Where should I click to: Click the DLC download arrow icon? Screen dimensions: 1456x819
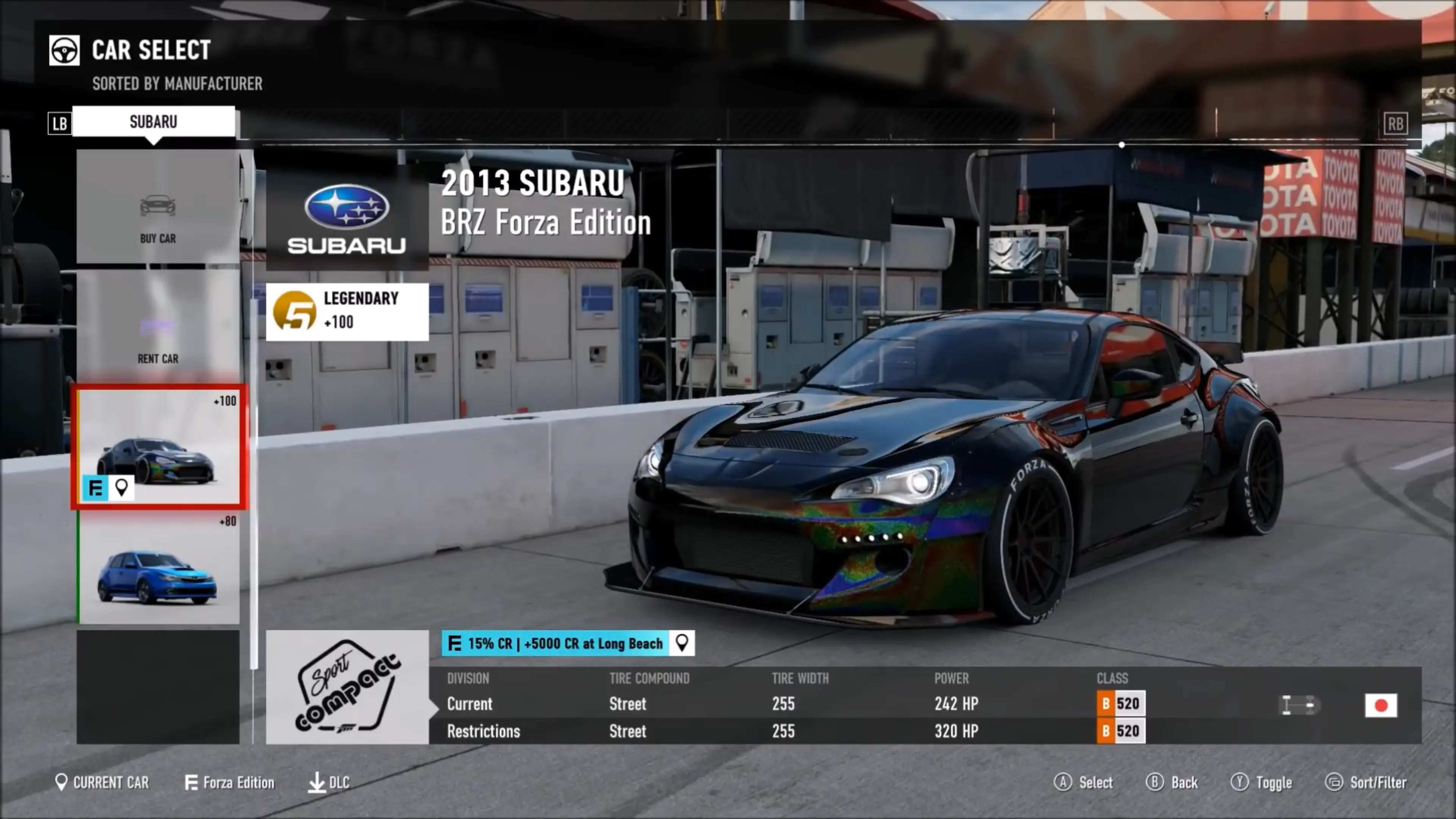(318, 783)
